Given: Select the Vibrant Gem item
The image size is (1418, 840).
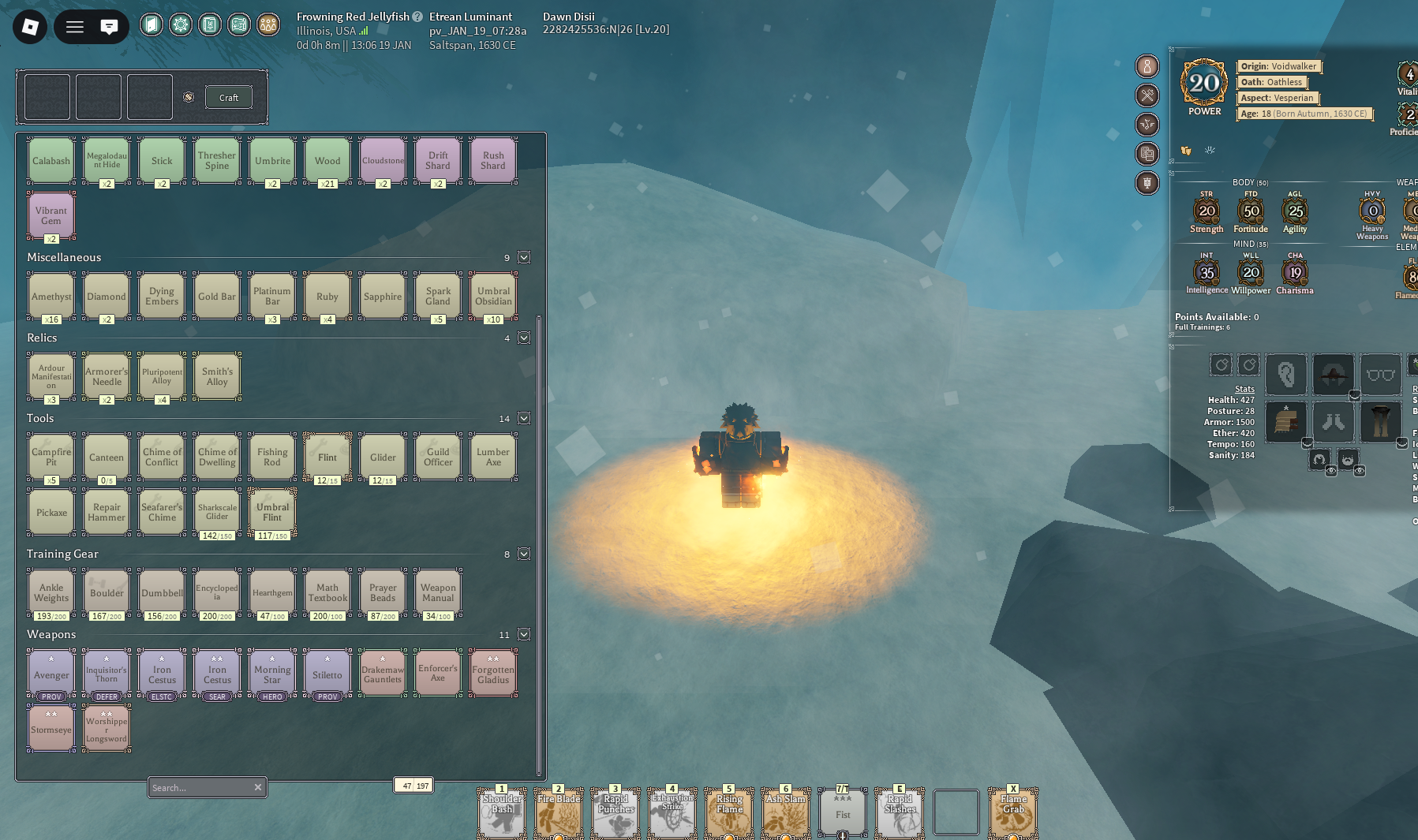Looking at the screenshot, I should pos(51,216).
